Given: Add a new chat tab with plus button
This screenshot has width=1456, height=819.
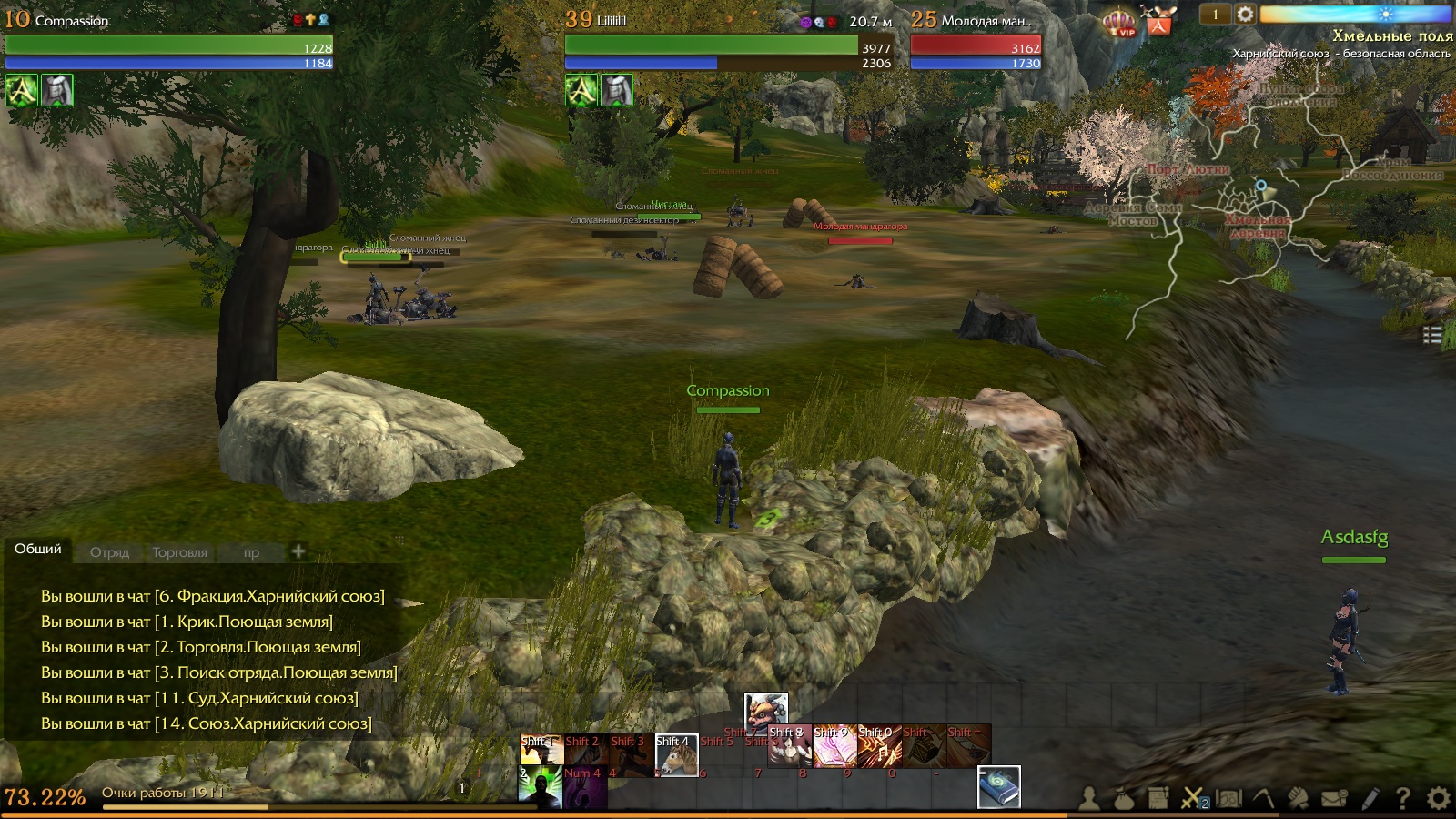Looking at the screenshot, I should pyautogui.click(x=298, y=551).
